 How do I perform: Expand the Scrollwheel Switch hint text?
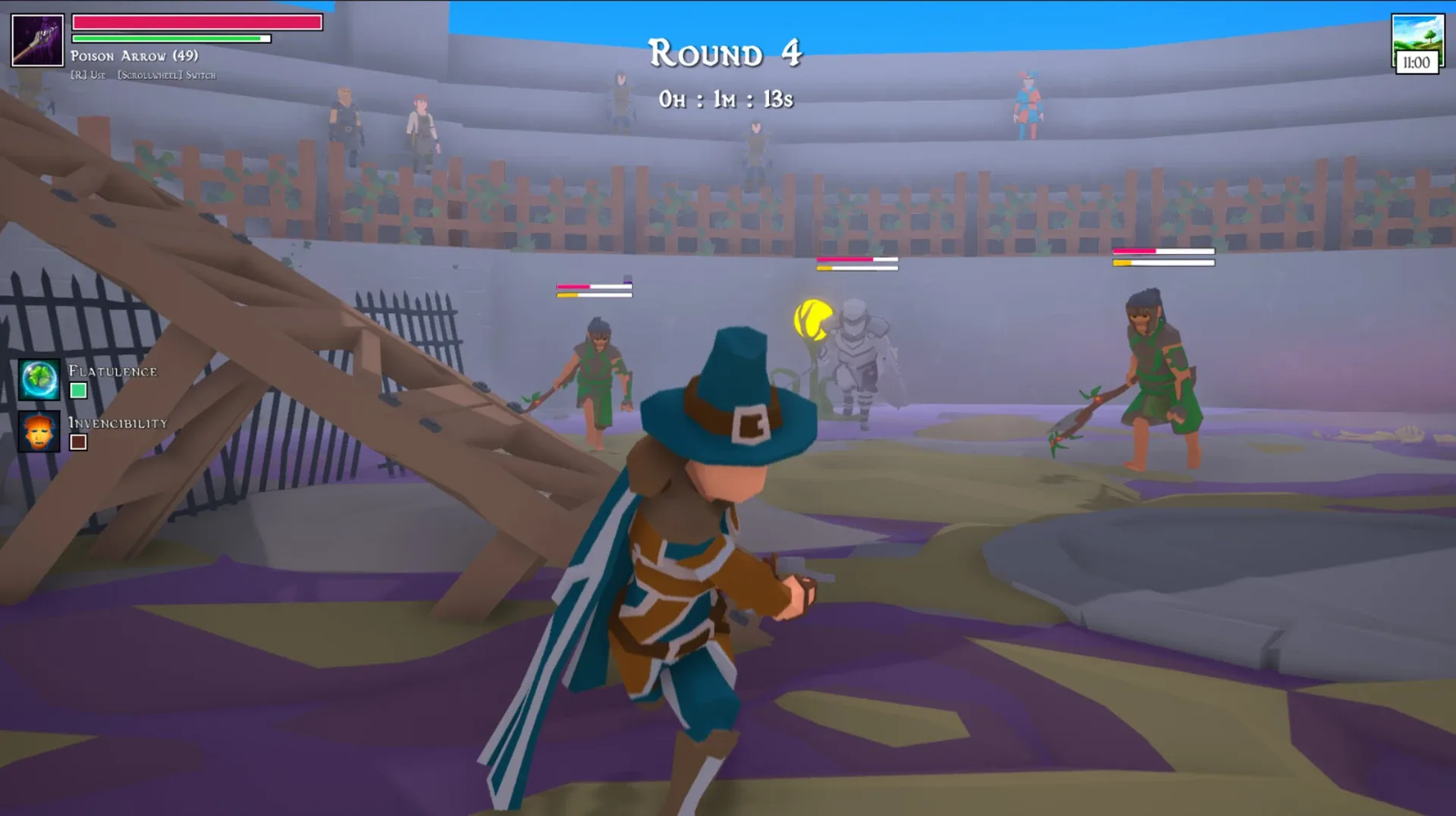coord(165,75)
